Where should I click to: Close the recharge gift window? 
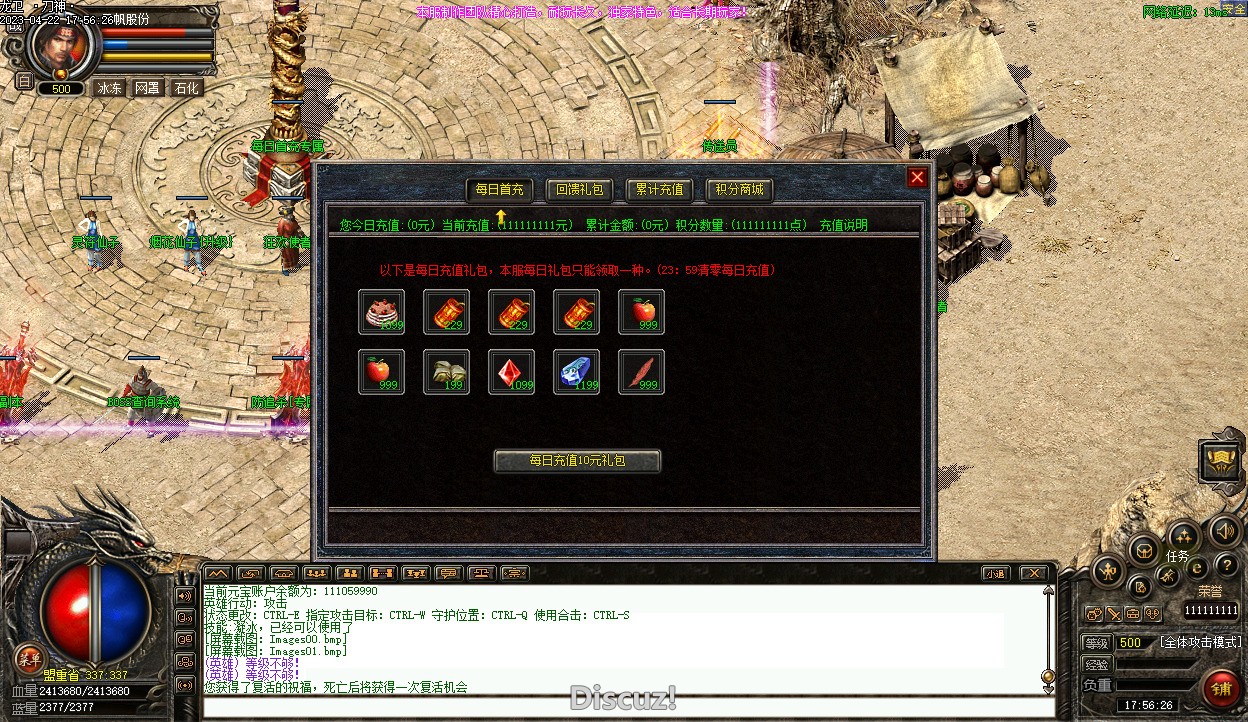tap(917, 178)
